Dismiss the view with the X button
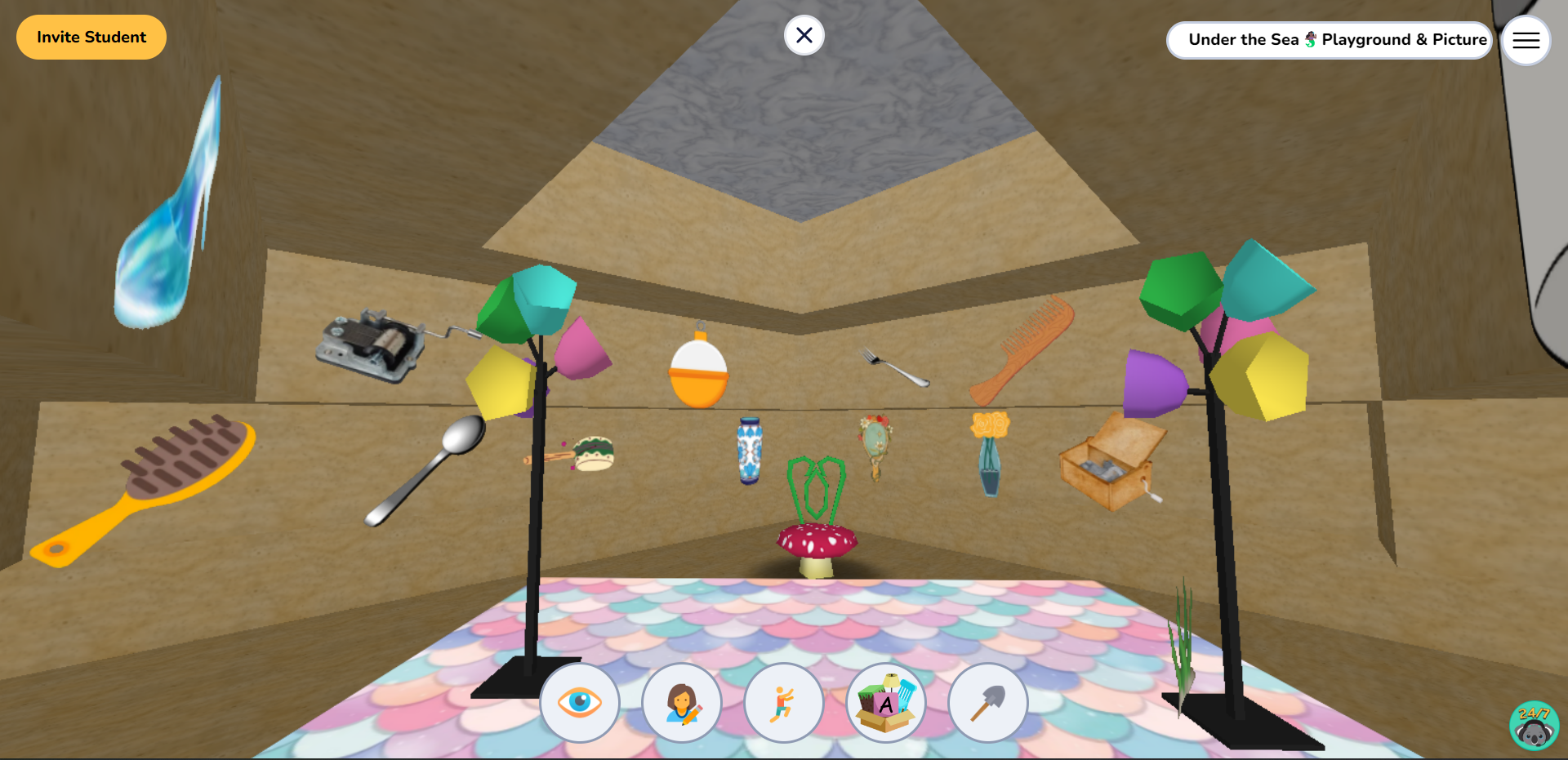1568x760 pixels. tap(804, 35)
